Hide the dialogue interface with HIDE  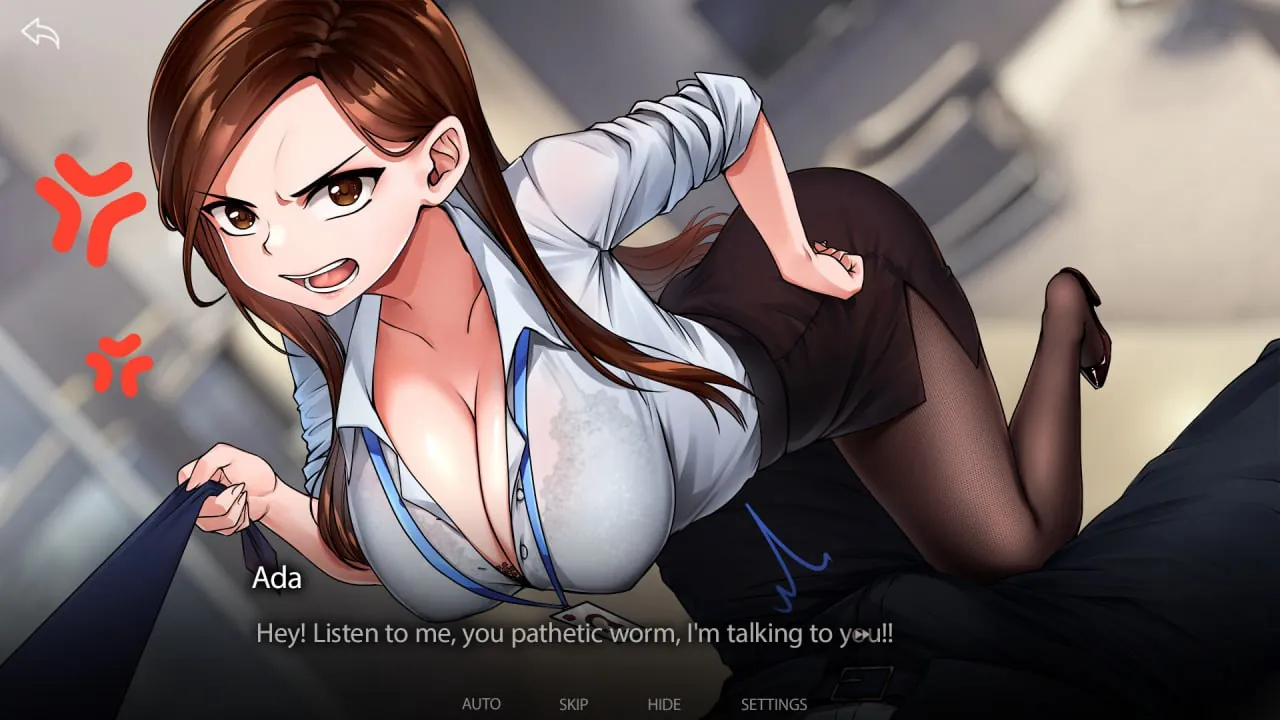tap(664, 704)
